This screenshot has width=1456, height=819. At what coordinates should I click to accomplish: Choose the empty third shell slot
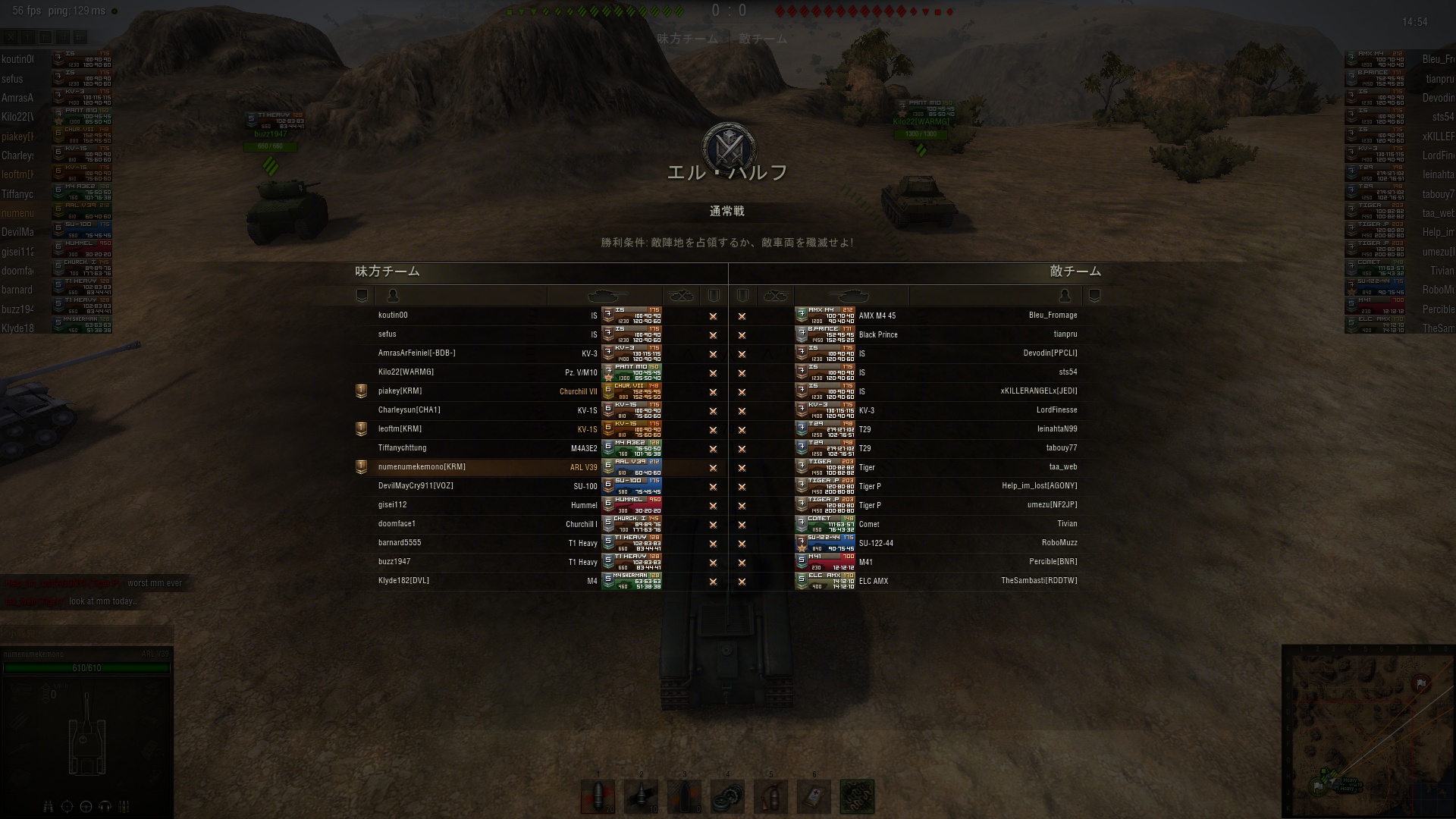684,797
